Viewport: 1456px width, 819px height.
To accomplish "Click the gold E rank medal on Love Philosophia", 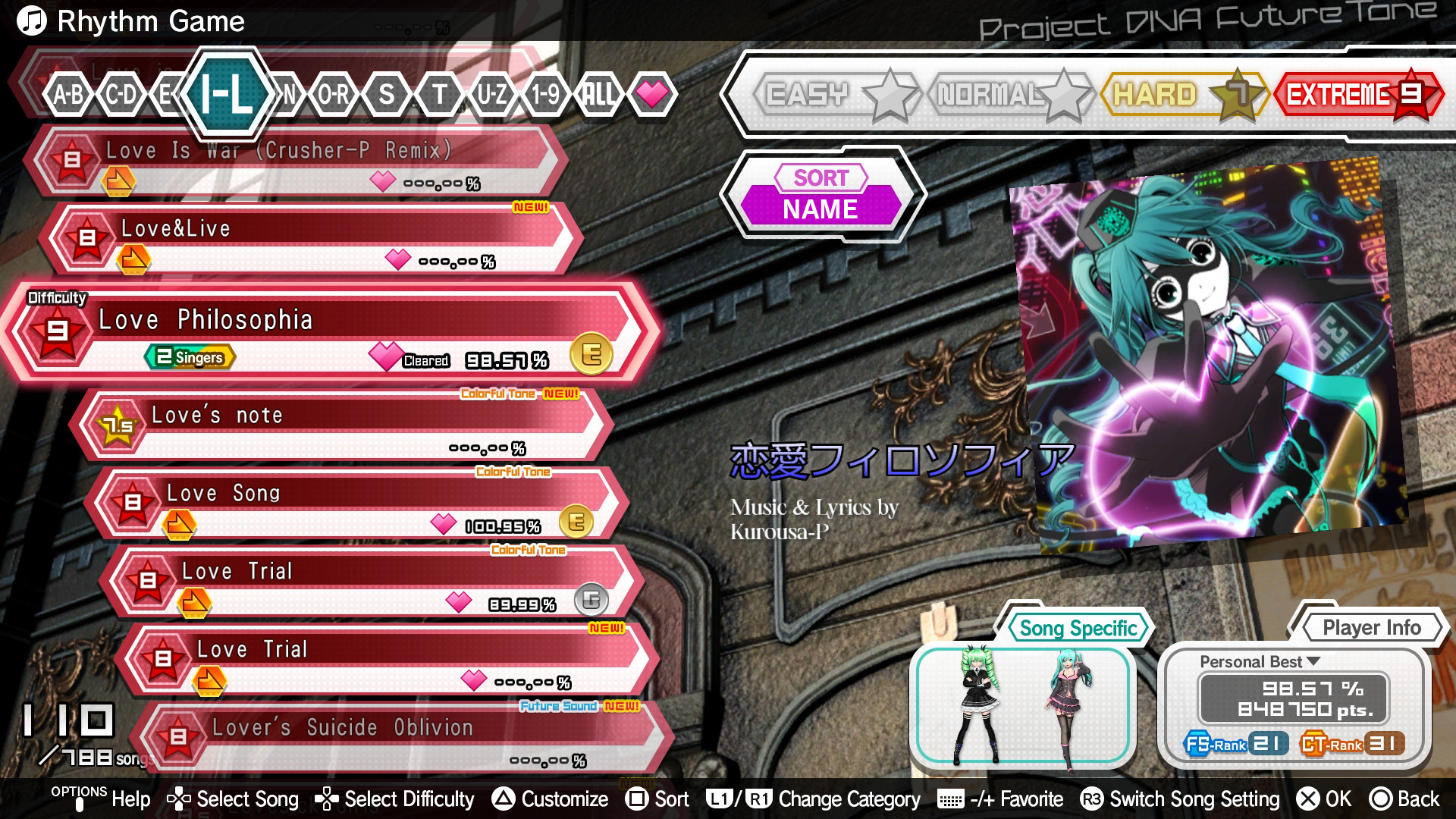I will pos(592,353).
